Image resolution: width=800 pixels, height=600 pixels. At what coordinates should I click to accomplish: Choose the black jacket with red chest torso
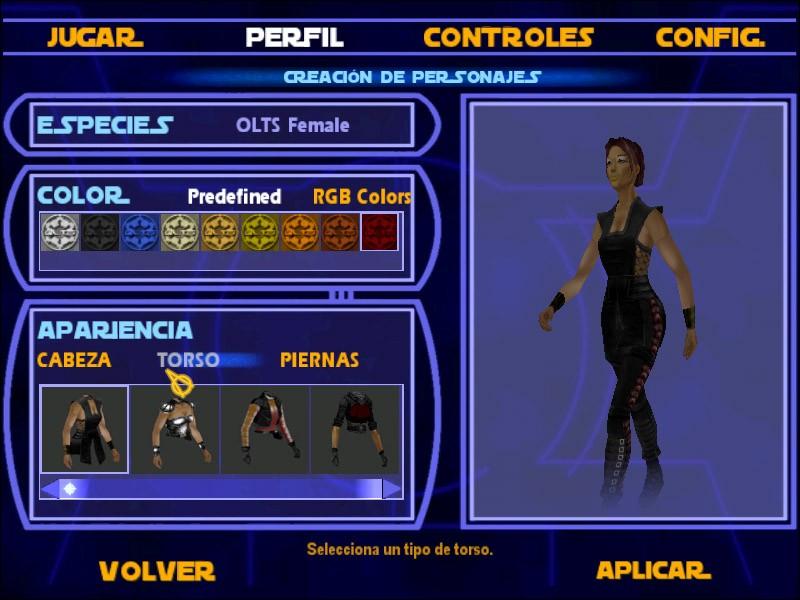point(355,430)
